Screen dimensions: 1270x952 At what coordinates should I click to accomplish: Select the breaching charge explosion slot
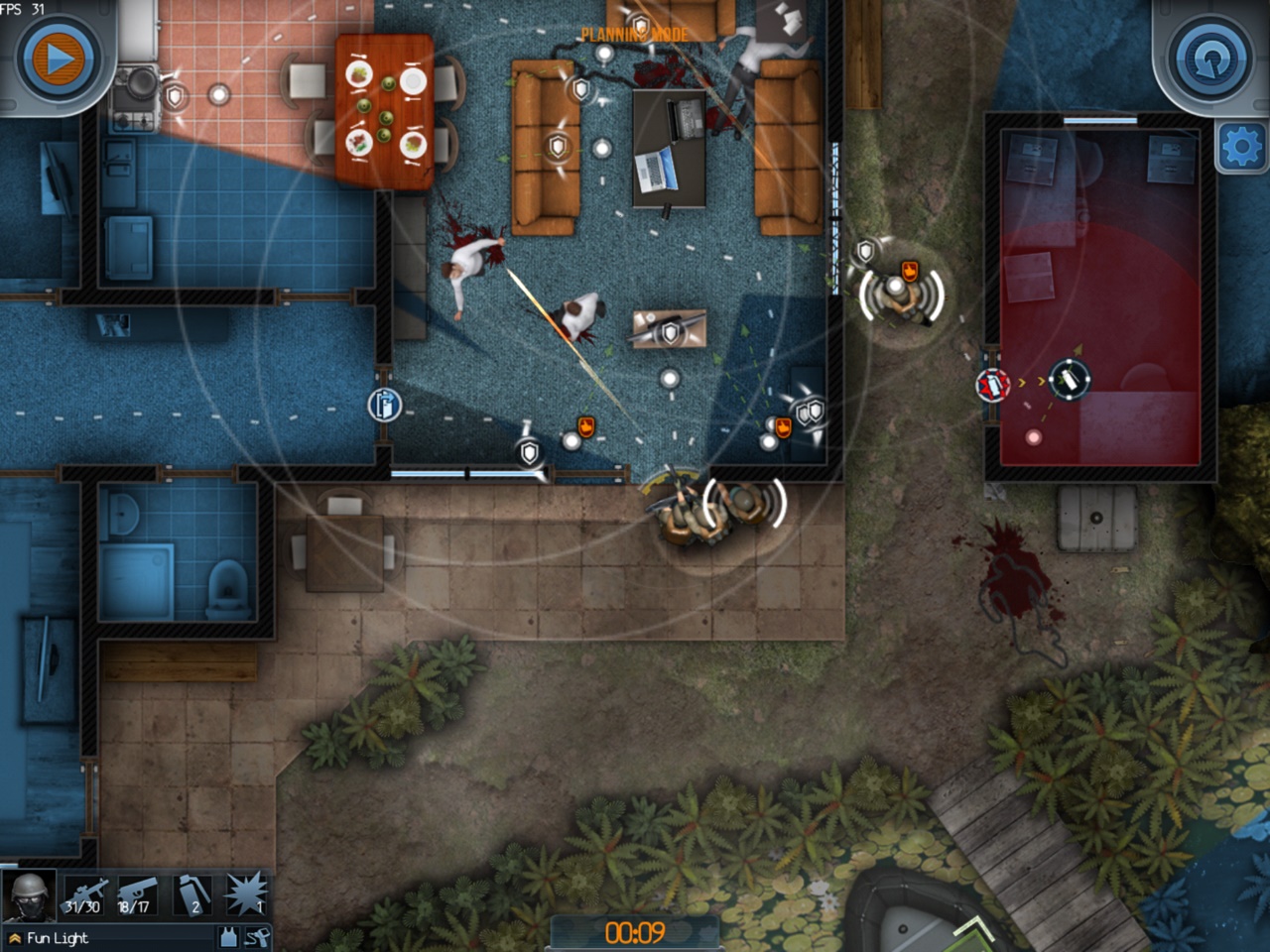coord(246,894)
